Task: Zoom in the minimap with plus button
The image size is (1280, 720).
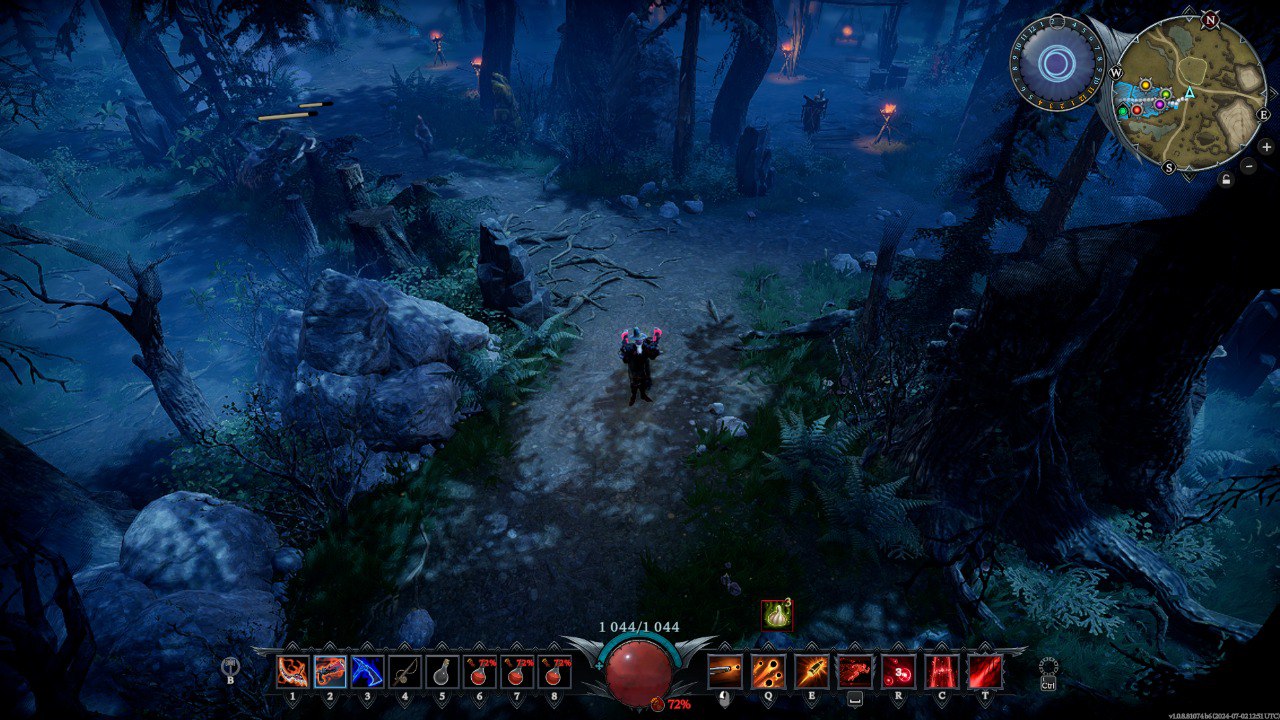Action: [1266, 147]
